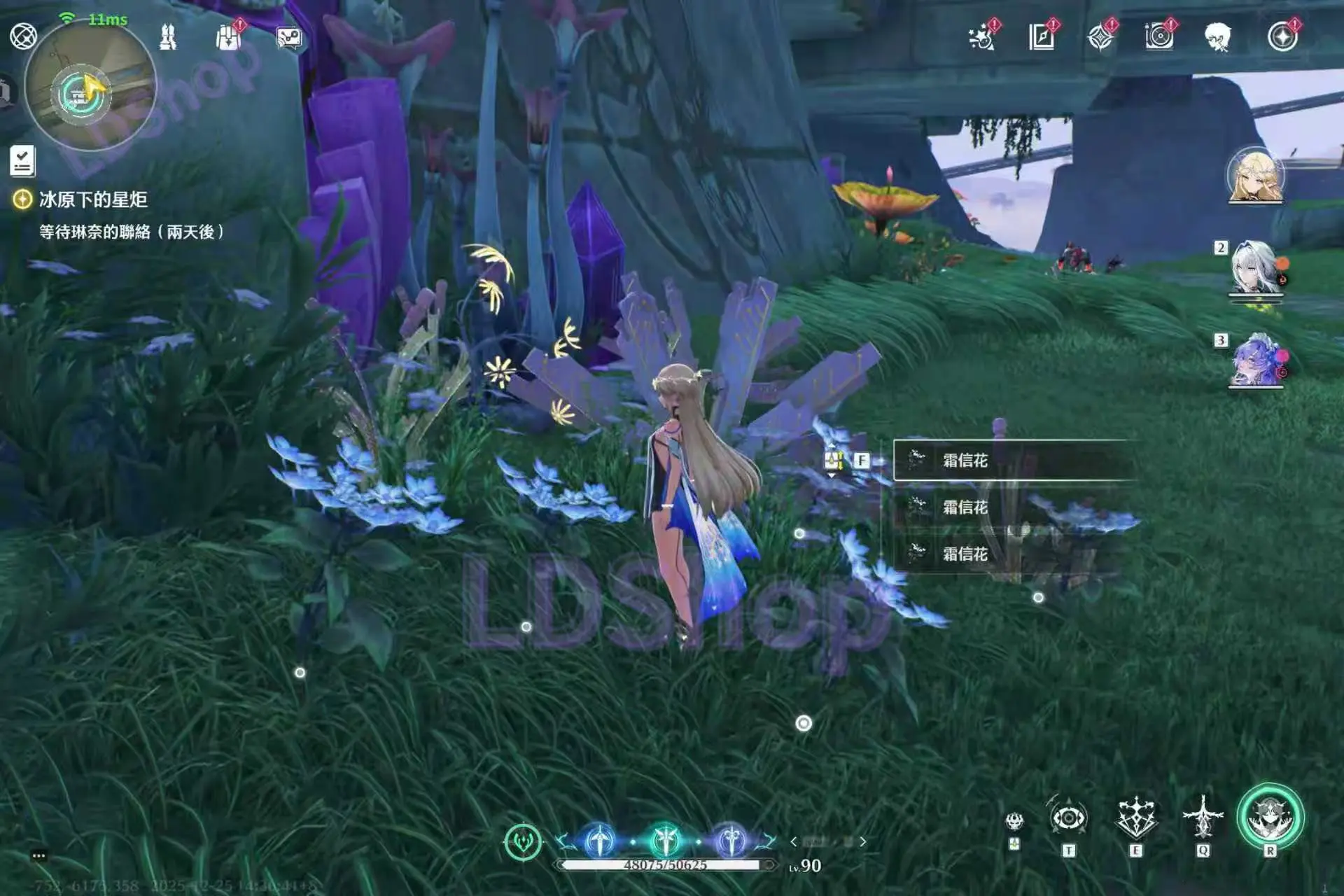Open the circular minimap
Image resolution: width=1344 pixels, height=896 pixels.
coord(90,87)
